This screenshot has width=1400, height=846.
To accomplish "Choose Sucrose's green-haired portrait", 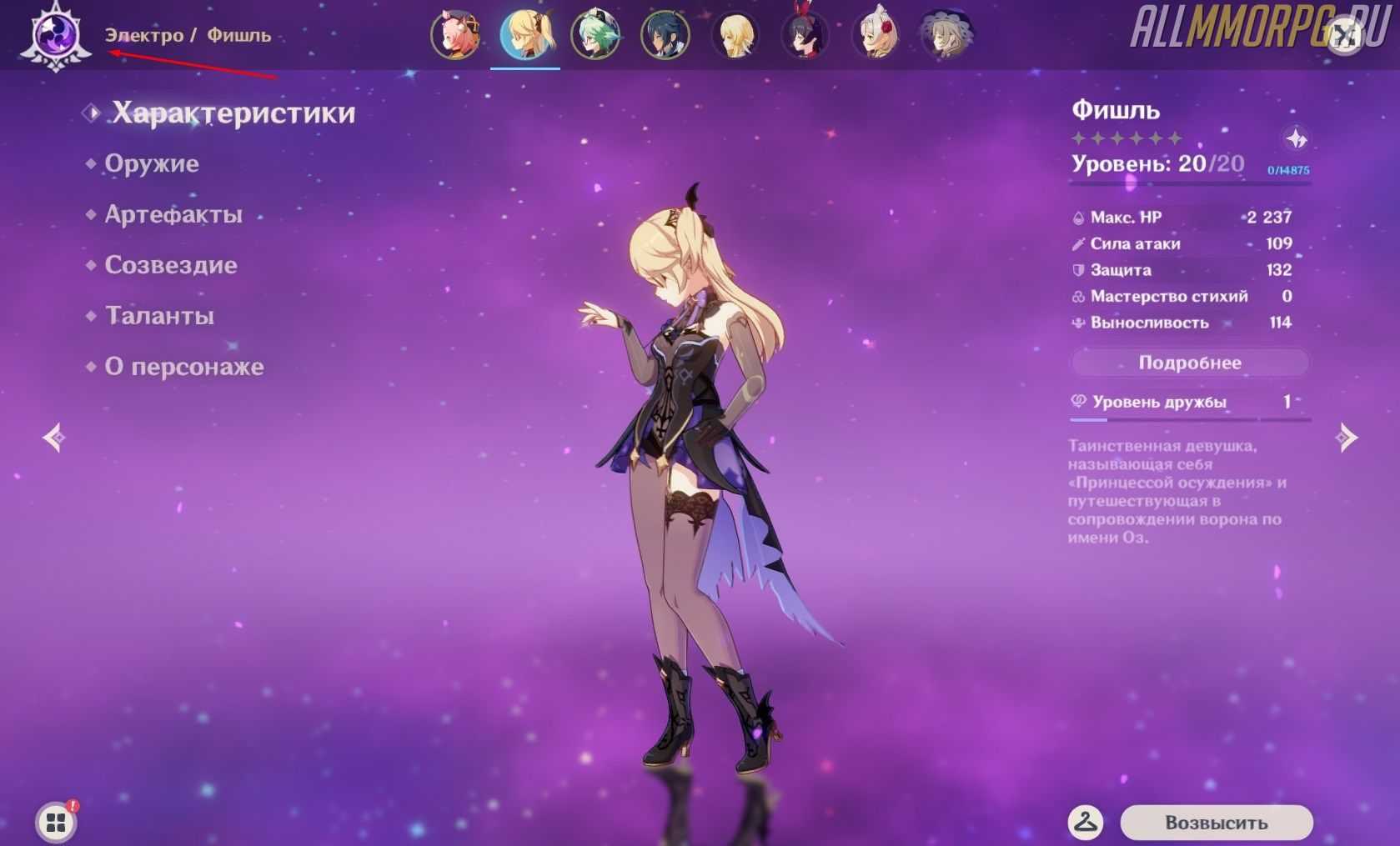I will (595, 35).
